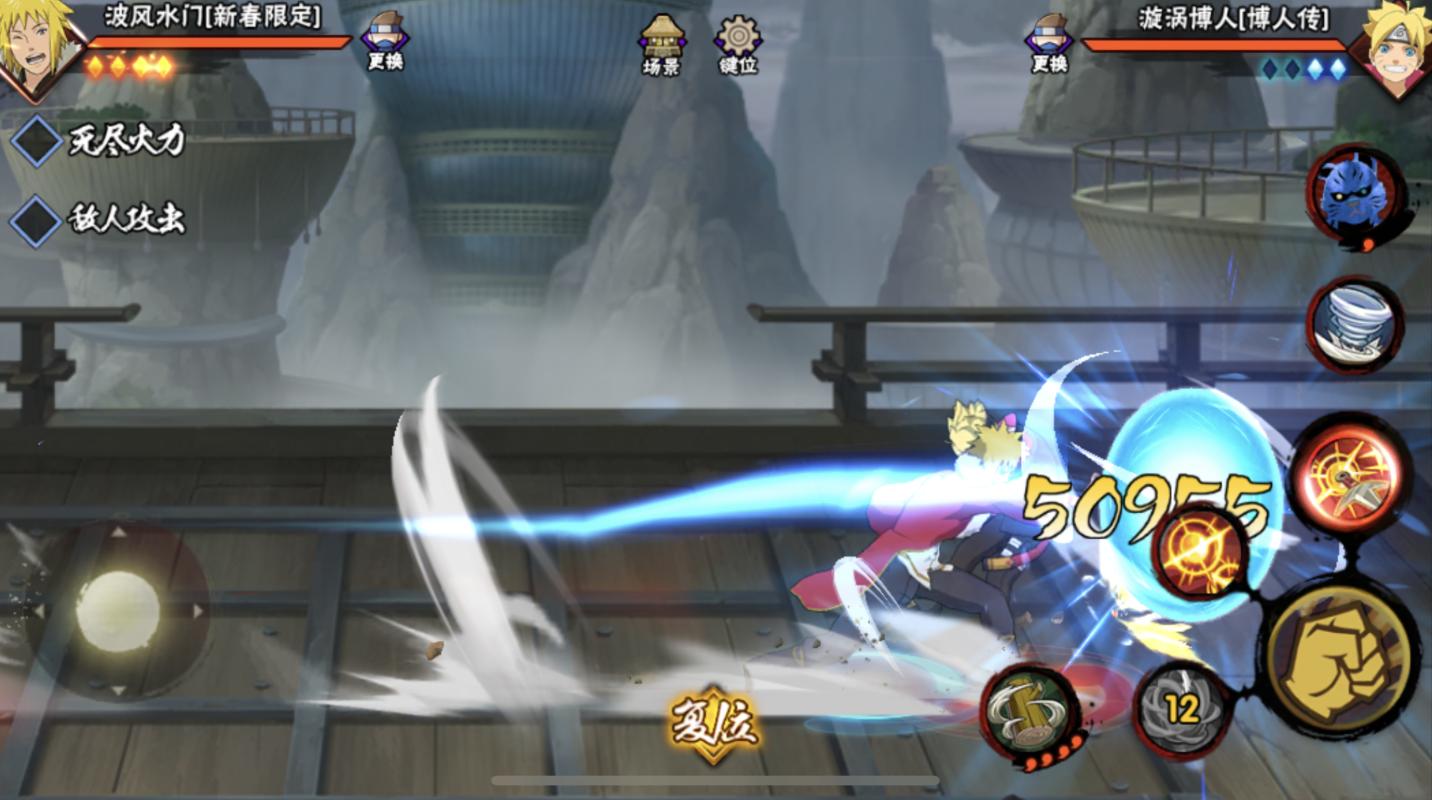This screenshot has height=800, width=1432.
Task: Click the 复位 reset button
Action: [x=714, y=724]
